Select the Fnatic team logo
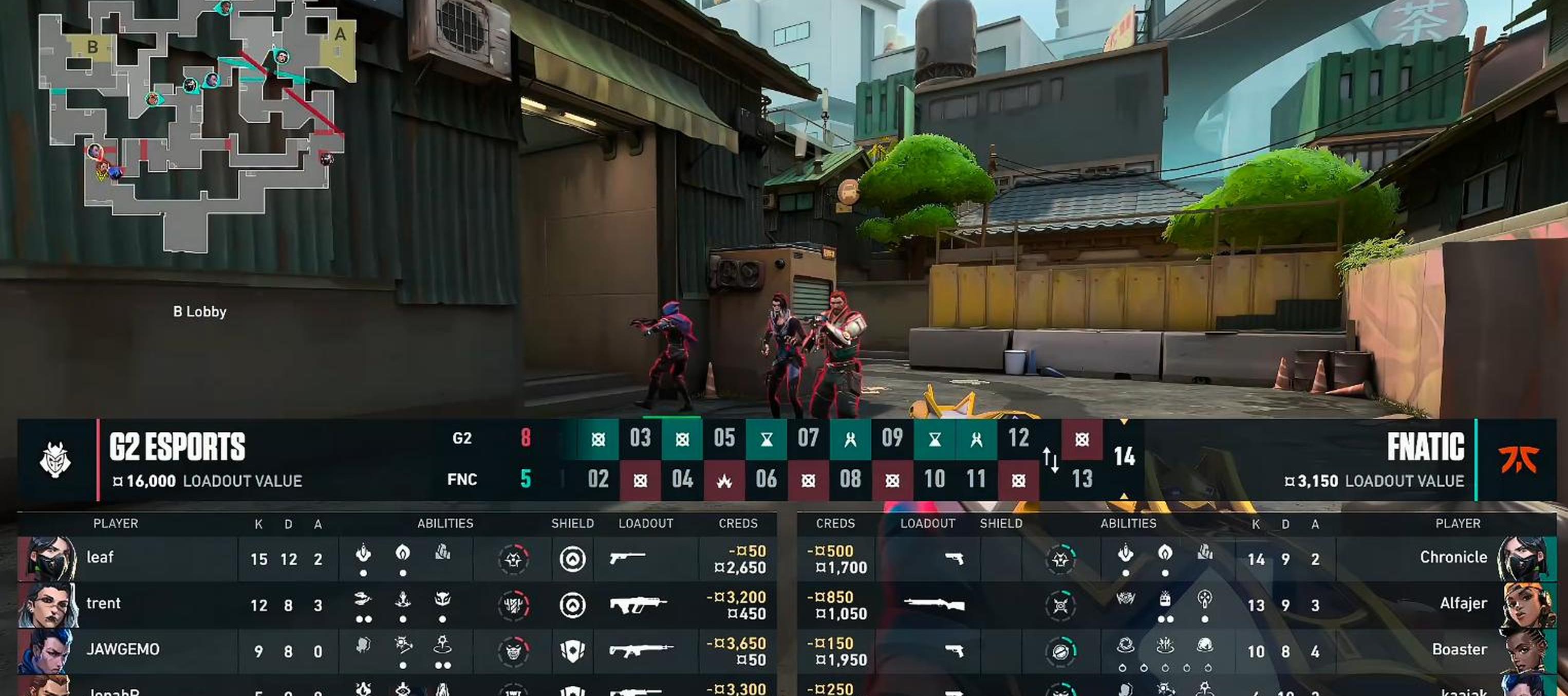Image resolution: width=1568 pixels, height=696 pixels. click(1518, 460)
